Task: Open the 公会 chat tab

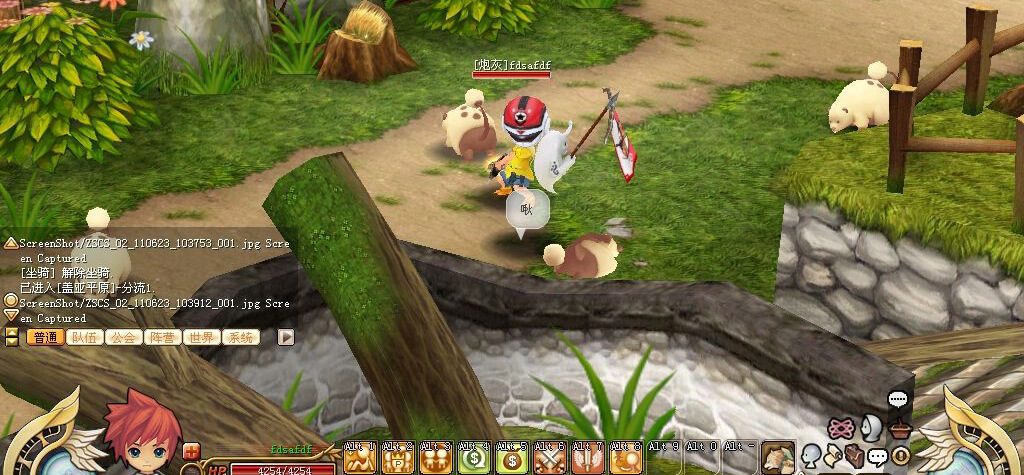Action: 123,338
